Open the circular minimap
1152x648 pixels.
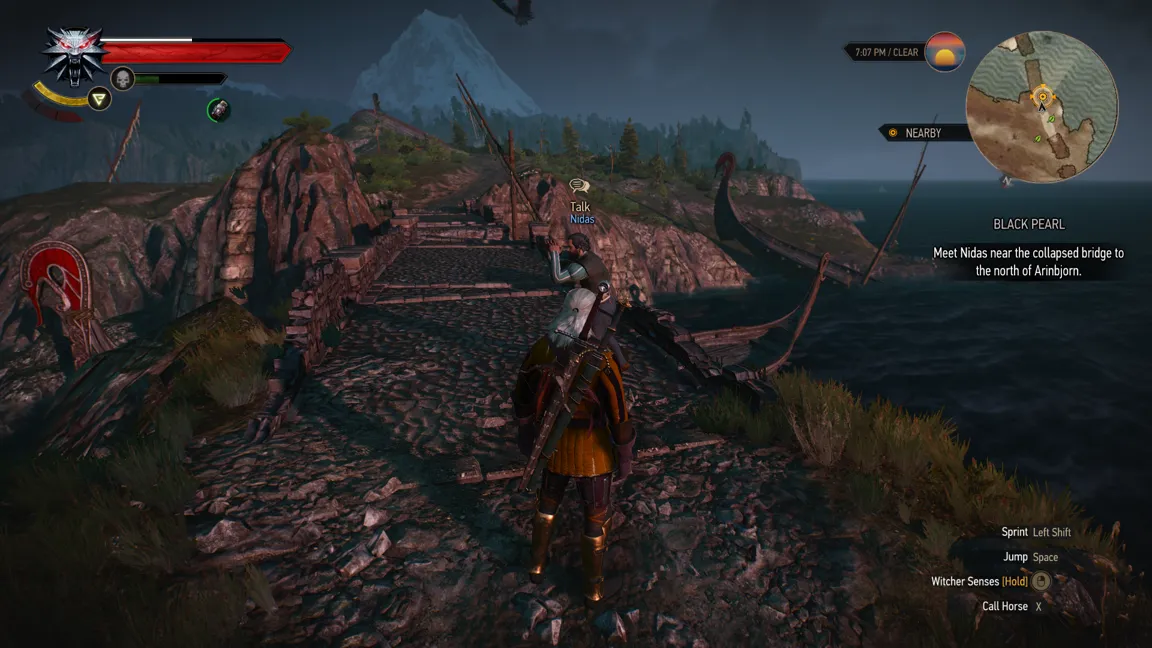(x=1041, y=107)
